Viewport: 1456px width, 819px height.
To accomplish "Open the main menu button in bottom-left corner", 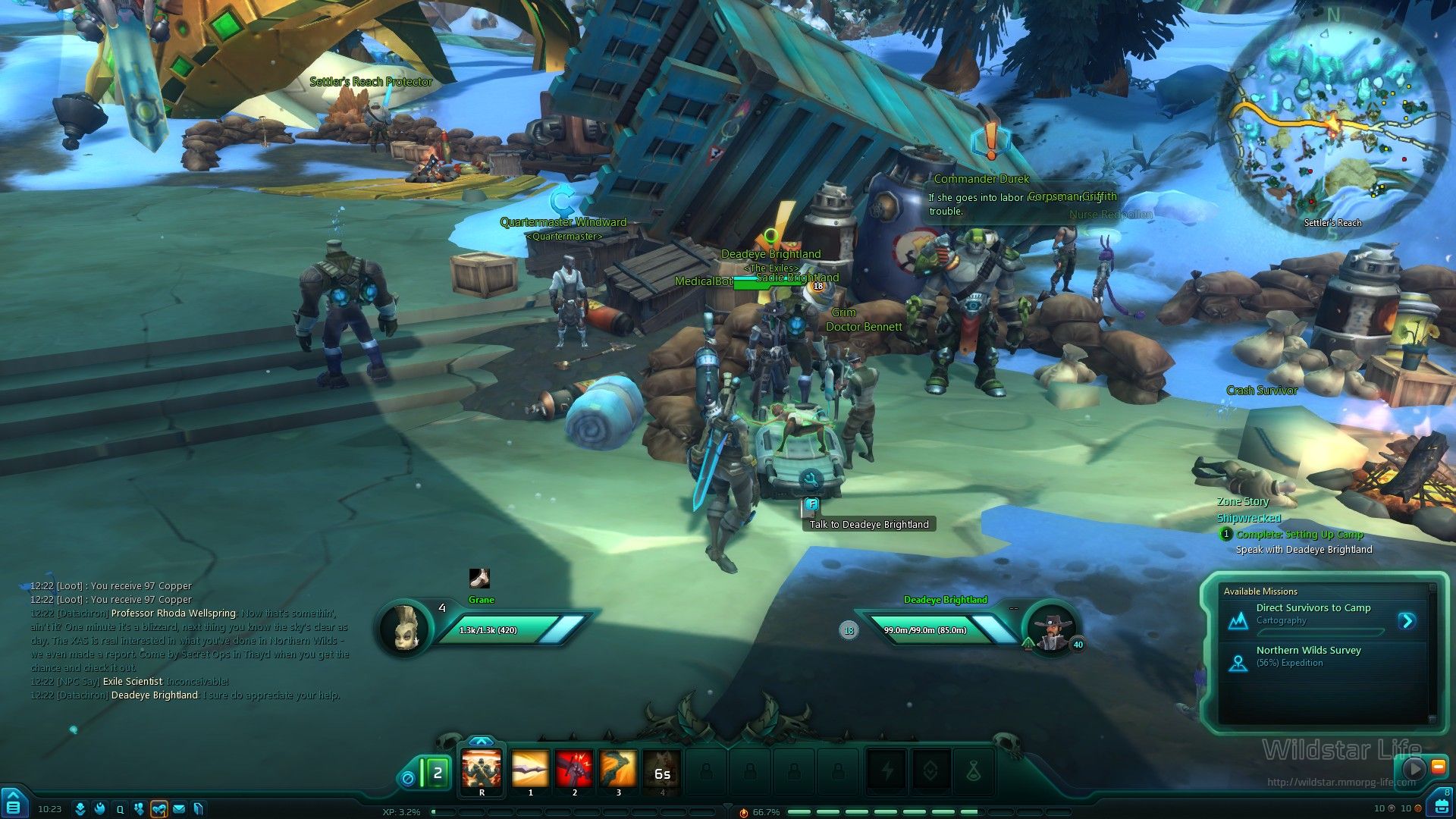I will [13, 805].
